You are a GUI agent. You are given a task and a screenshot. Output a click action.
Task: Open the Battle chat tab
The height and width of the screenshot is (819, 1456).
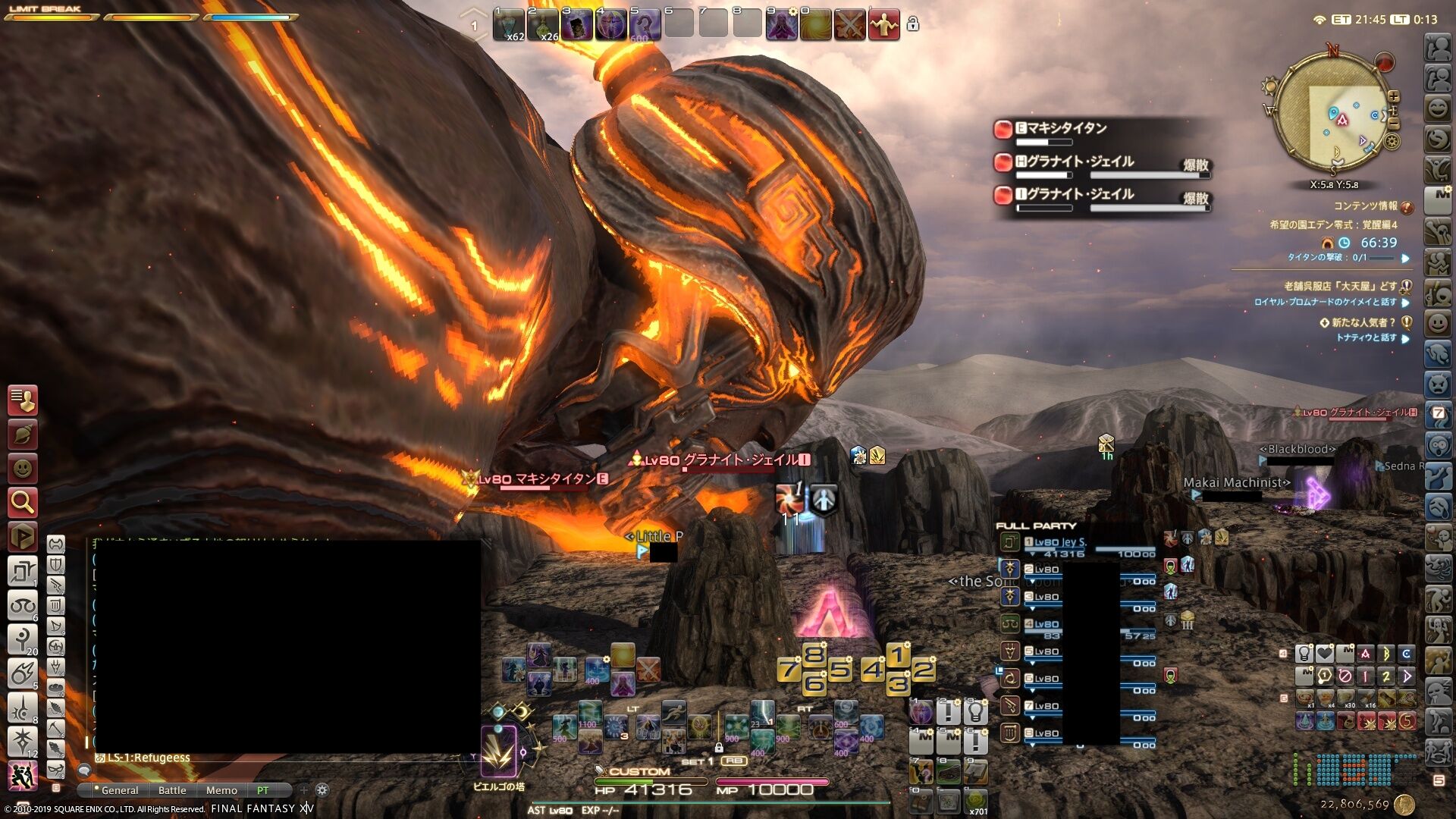(172, 790)
